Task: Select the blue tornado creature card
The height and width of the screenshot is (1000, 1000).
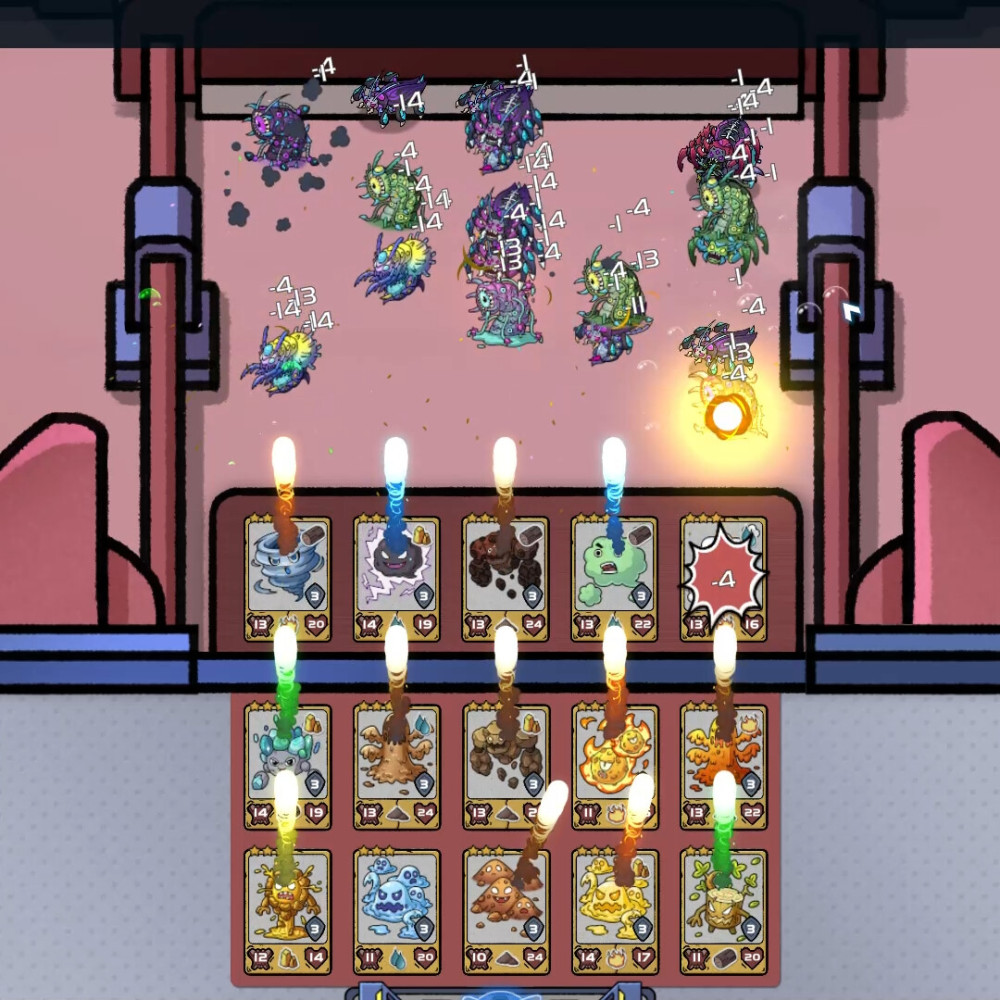Action: pos(288,578)
